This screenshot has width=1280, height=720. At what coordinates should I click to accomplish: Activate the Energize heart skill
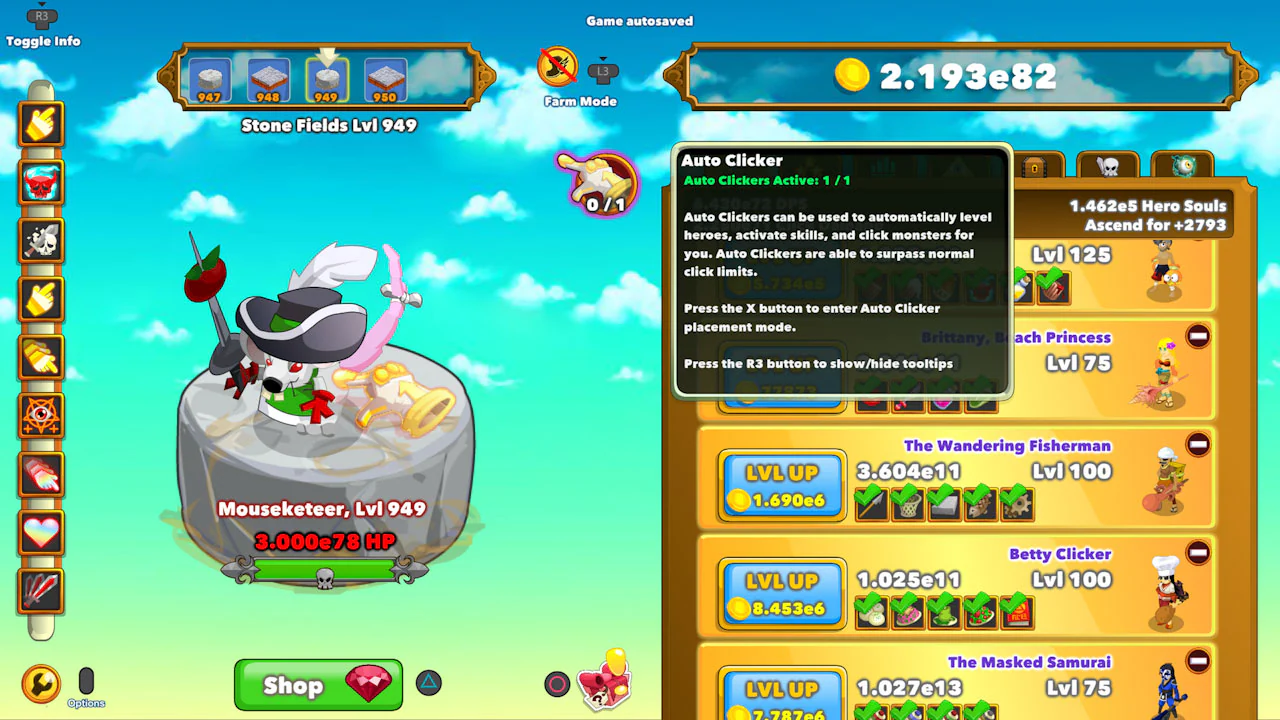click(42, 531)
